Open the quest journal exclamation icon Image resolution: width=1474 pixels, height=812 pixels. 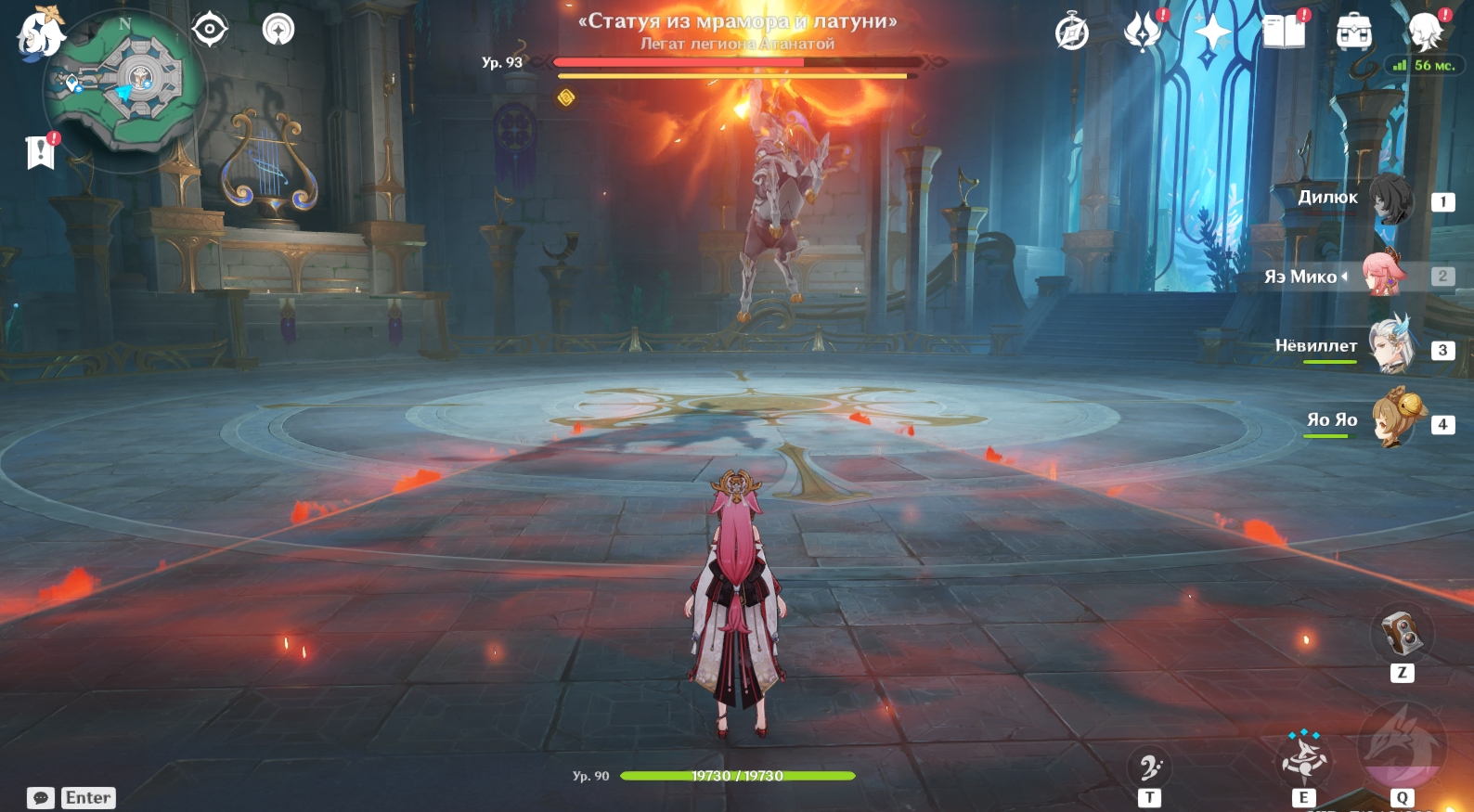point(42,151)
